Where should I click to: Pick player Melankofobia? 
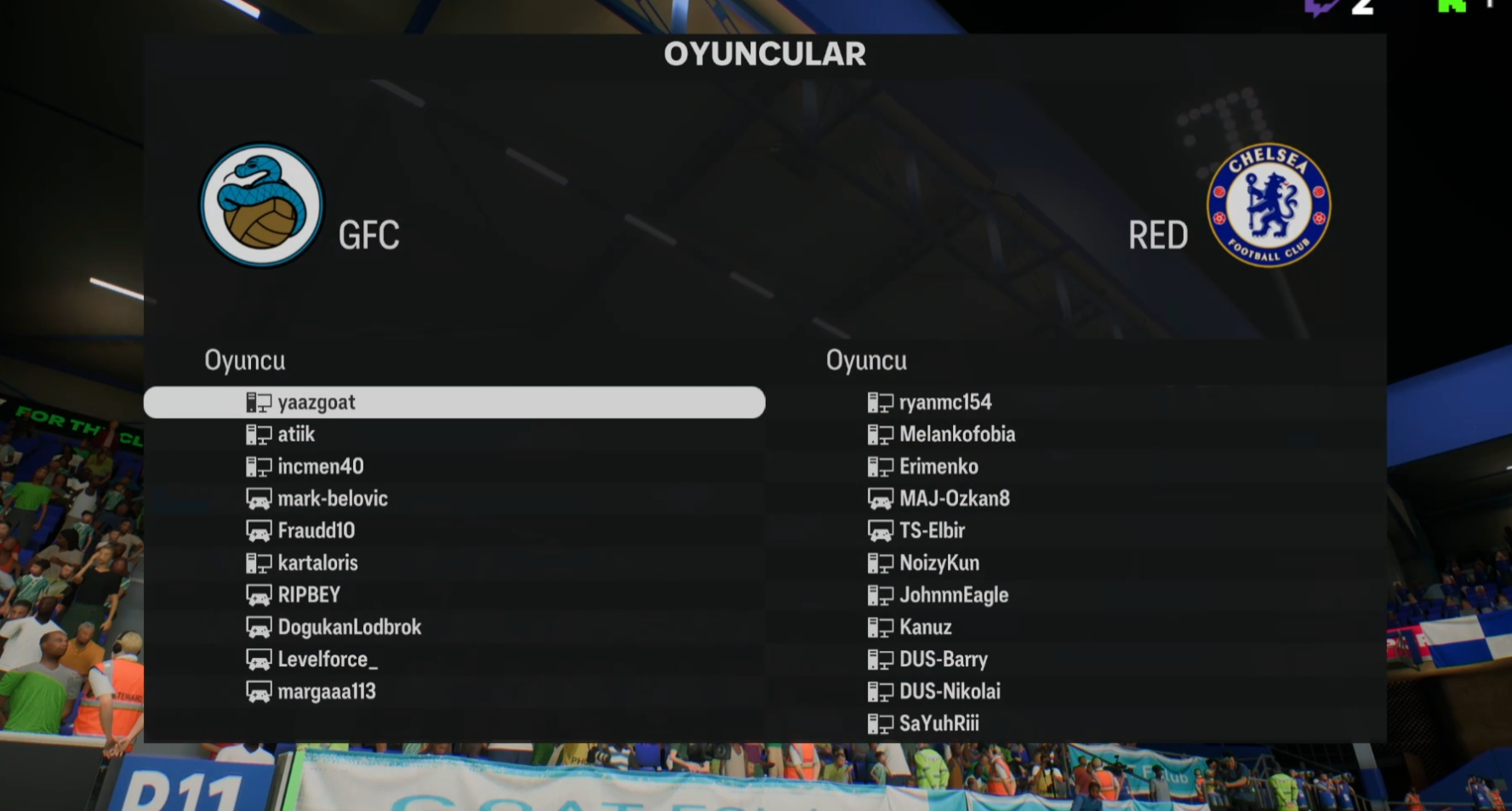(x=956, y=435)
